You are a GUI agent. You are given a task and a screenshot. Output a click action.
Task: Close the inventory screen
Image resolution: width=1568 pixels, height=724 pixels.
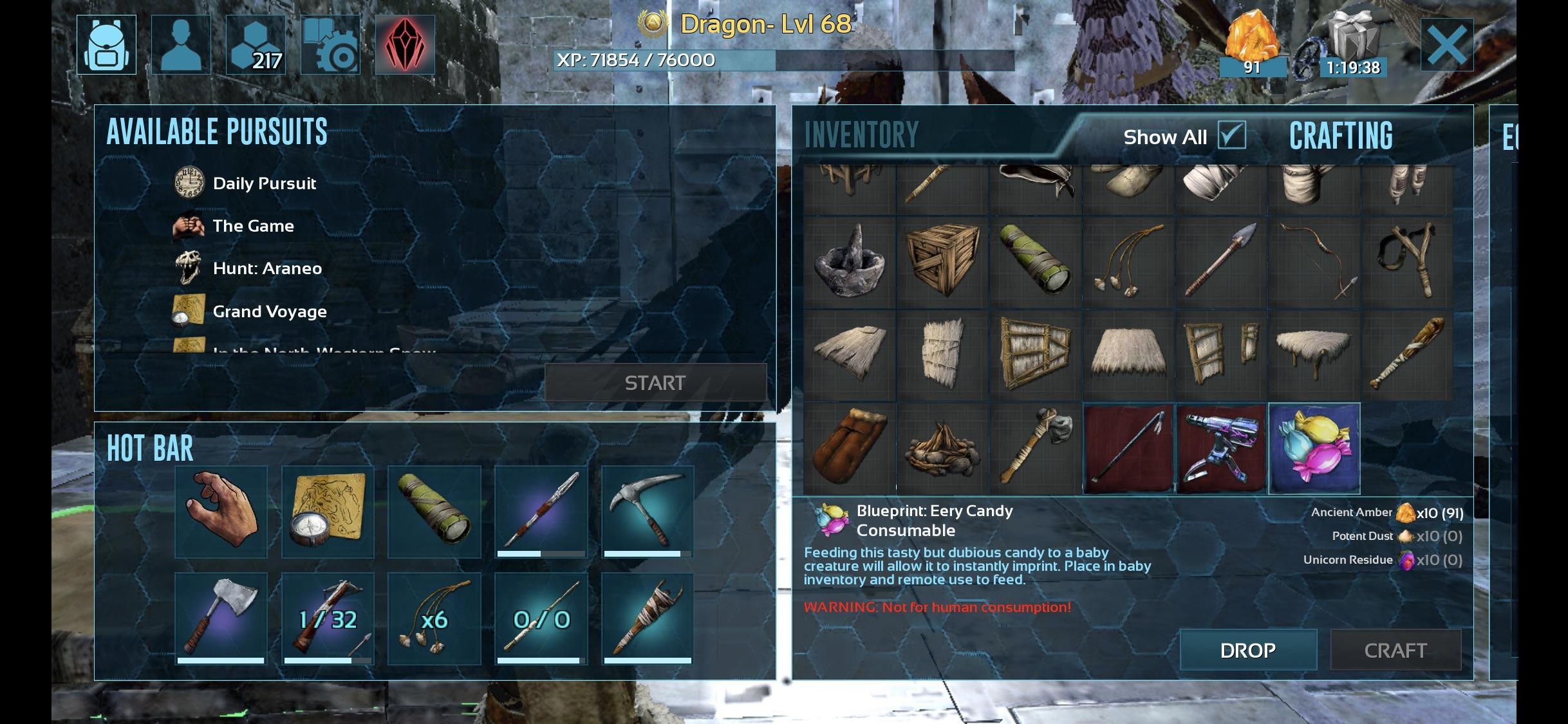pyautogui.click(x=1446, y=45)
